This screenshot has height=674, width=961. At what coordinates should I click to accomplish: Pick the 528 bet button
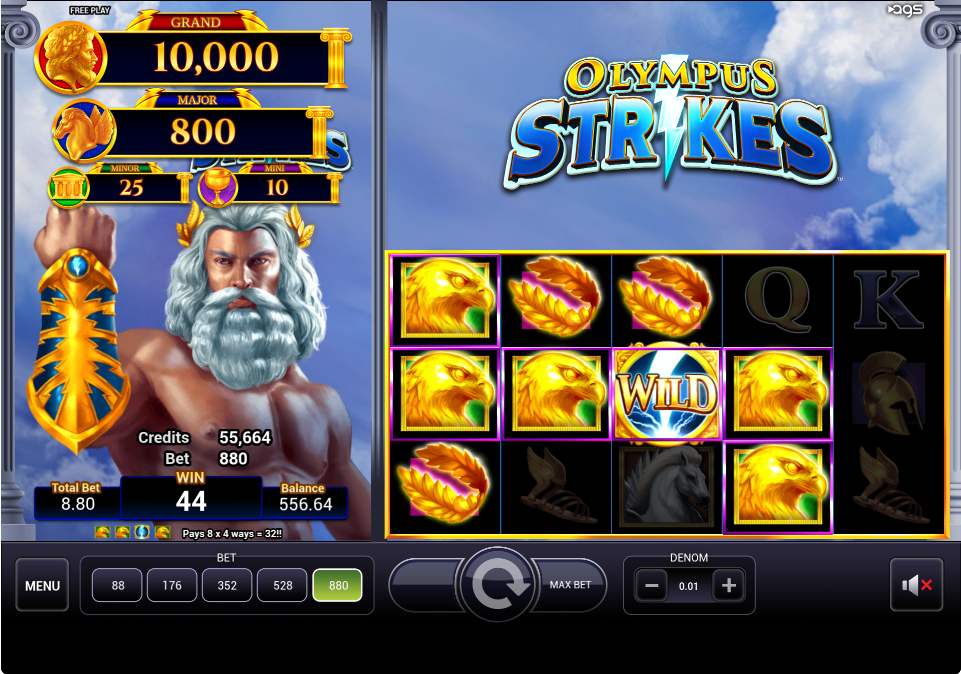tap(283, 586)
